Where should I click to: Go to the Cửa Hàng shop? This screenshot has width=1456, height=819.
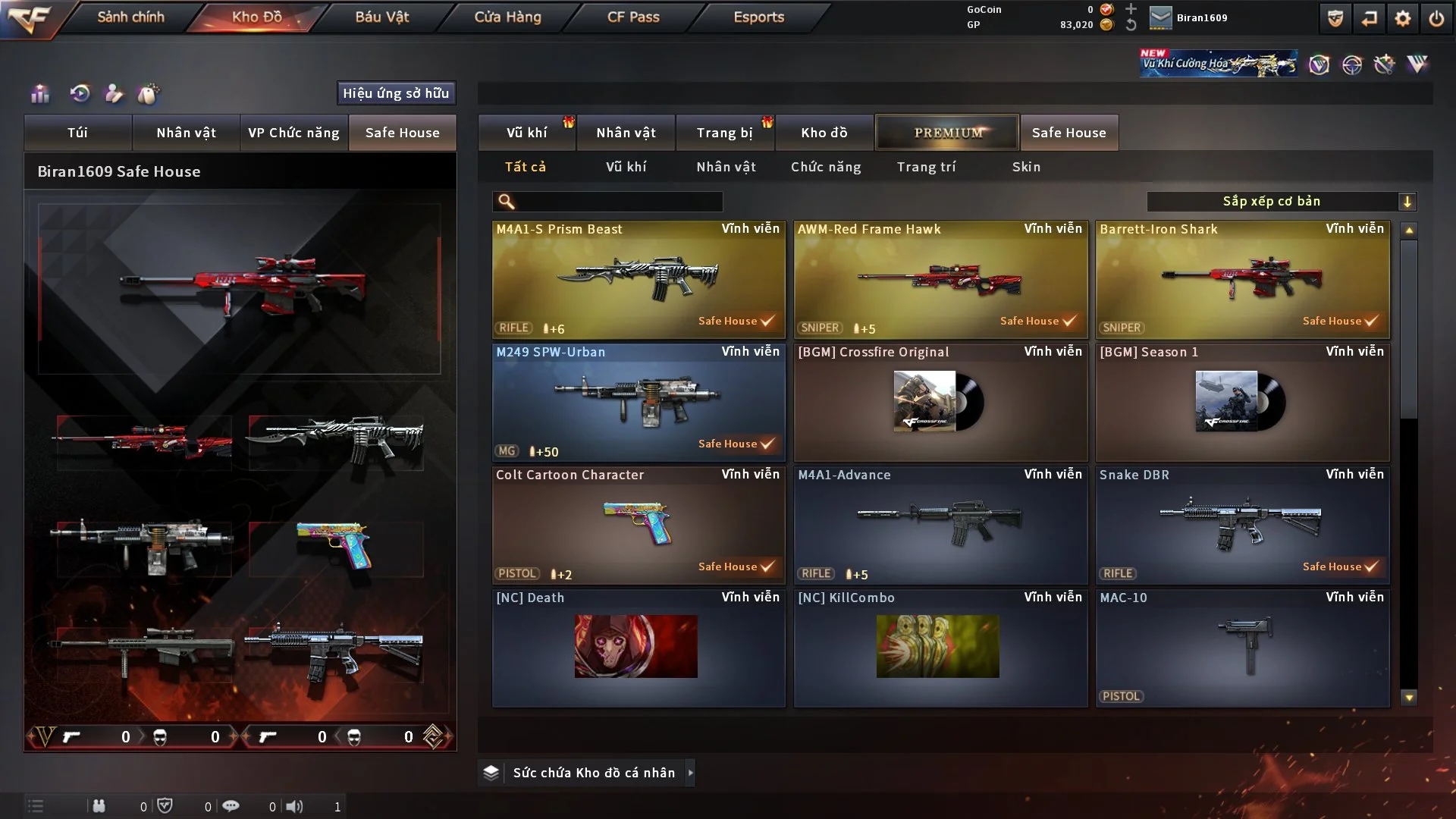click(507, 17)
